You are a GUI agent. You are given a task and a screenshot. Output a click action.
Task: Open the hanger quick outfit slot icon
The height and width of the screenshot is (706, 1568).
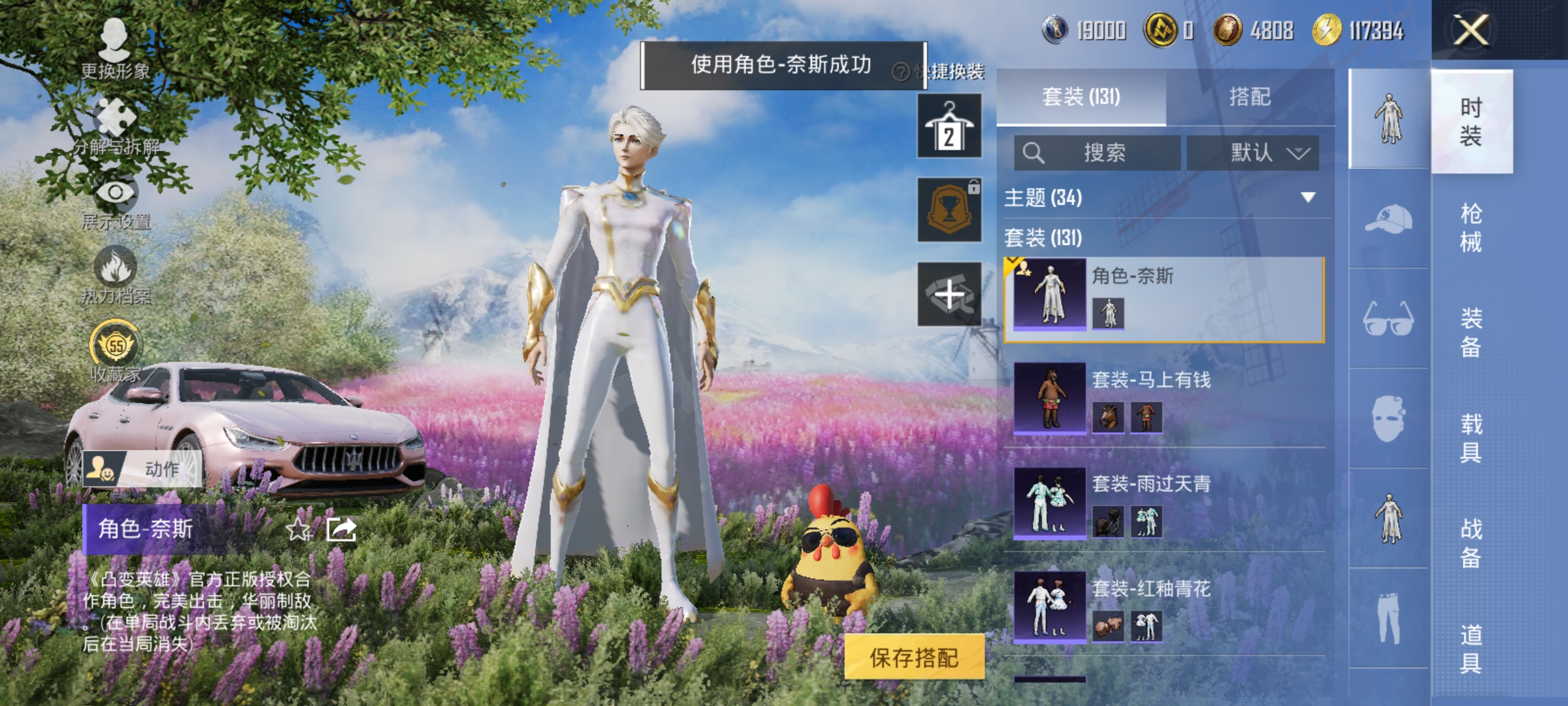point(951,124)
